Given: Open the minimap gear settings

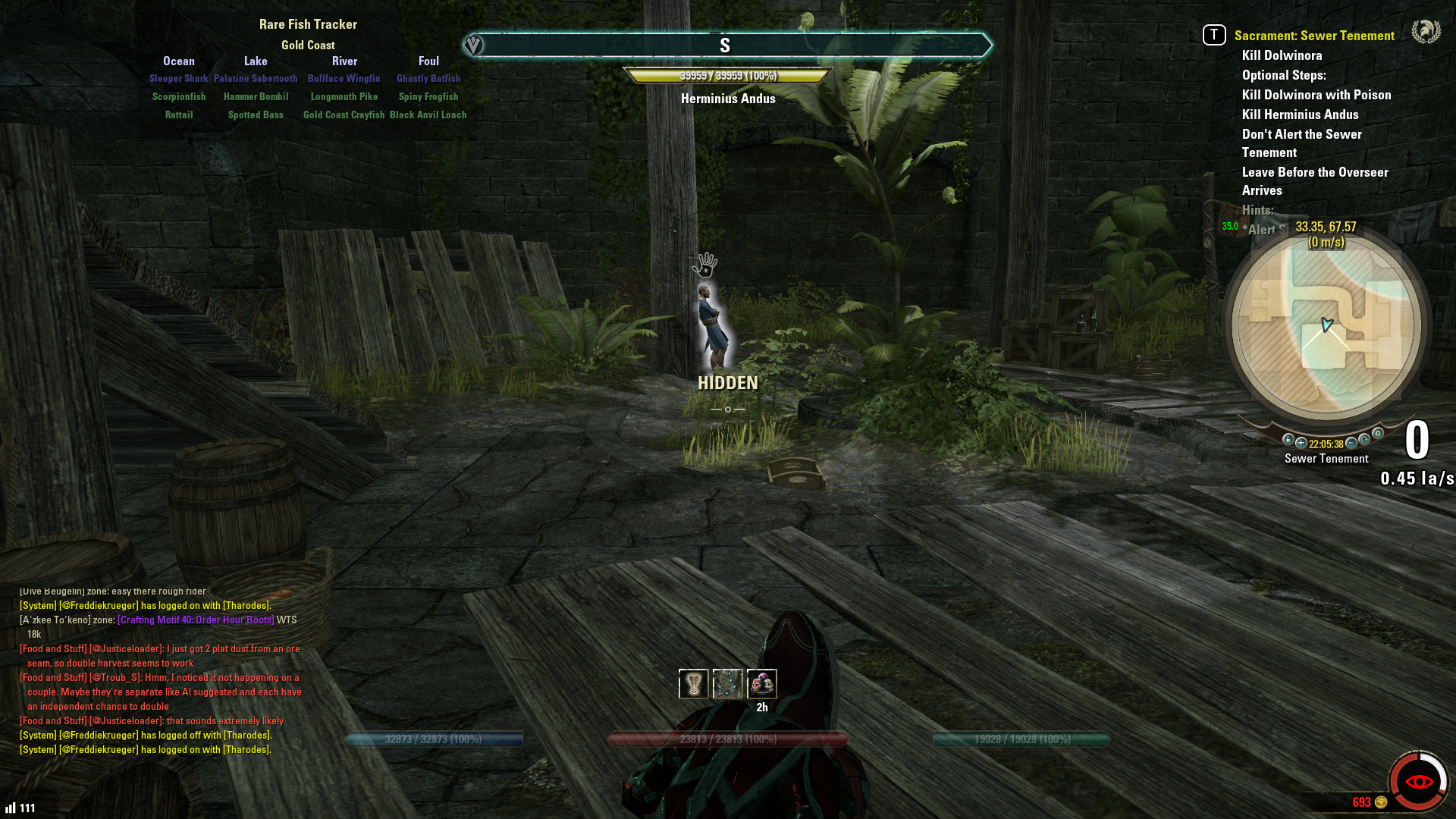Looking at the screenshot, I should coord(1378,434).
